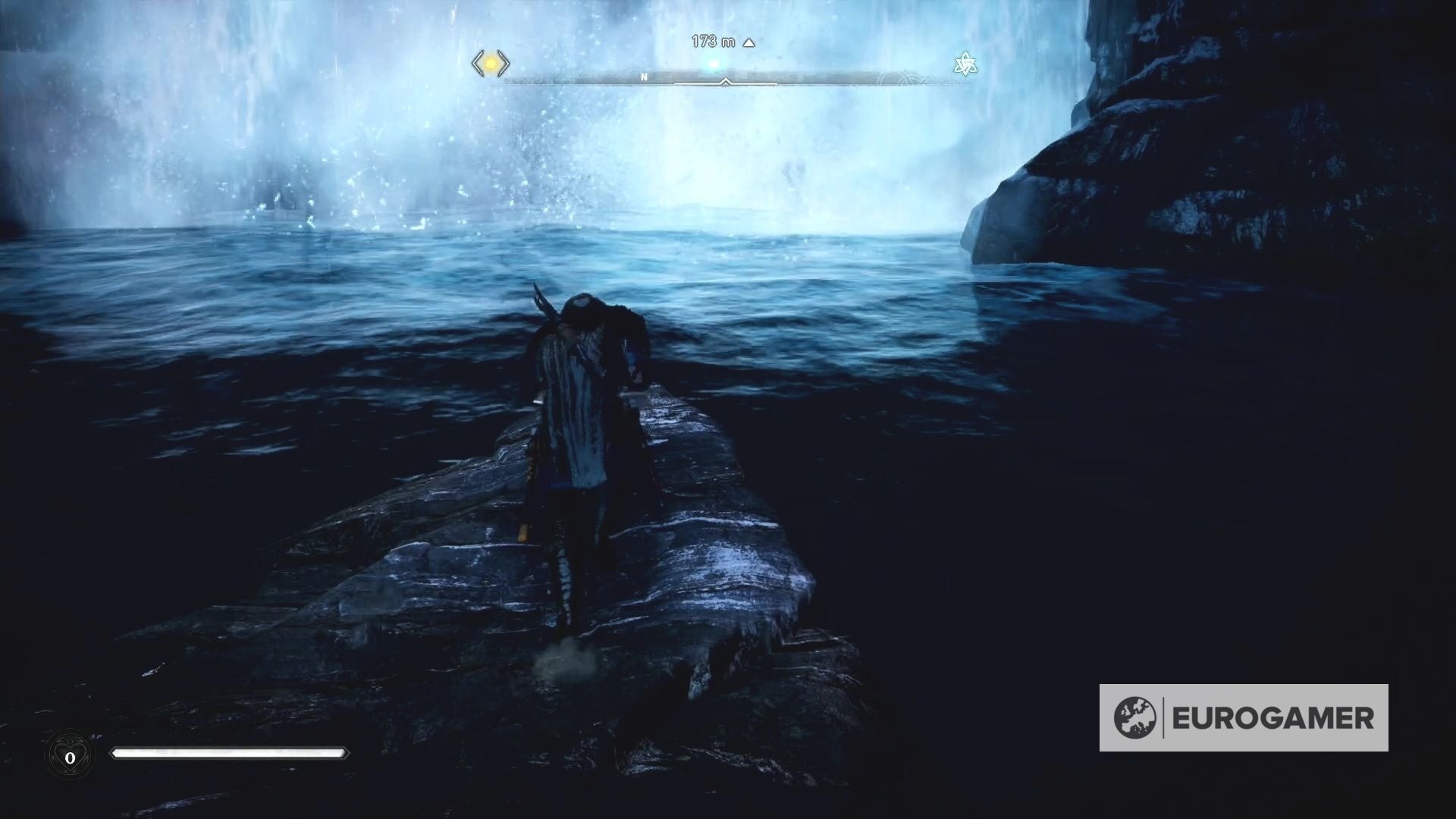Select the yellow quest objective marker icon
Viewport: 1456px width, 819px height.
tap(491, 64)
